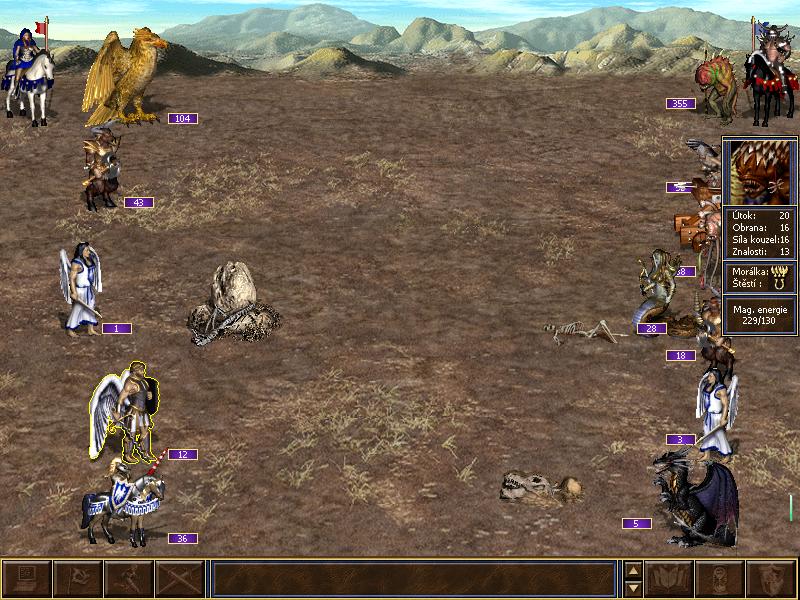Open the combat options menu
The image size is (800, 600).
pos(27,579)
